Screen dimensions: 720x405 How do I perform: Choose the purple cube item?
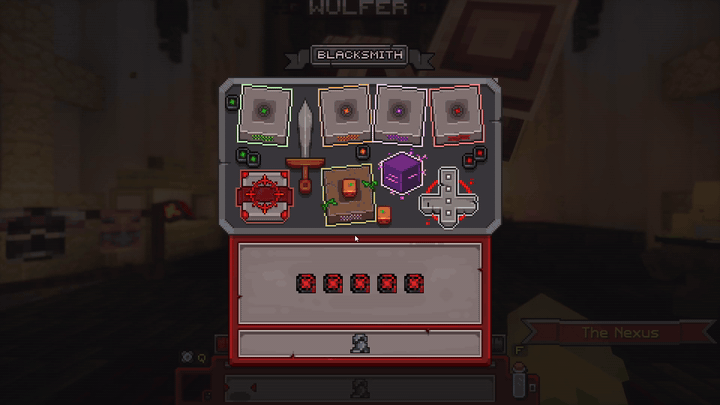(x=401, y=173)
